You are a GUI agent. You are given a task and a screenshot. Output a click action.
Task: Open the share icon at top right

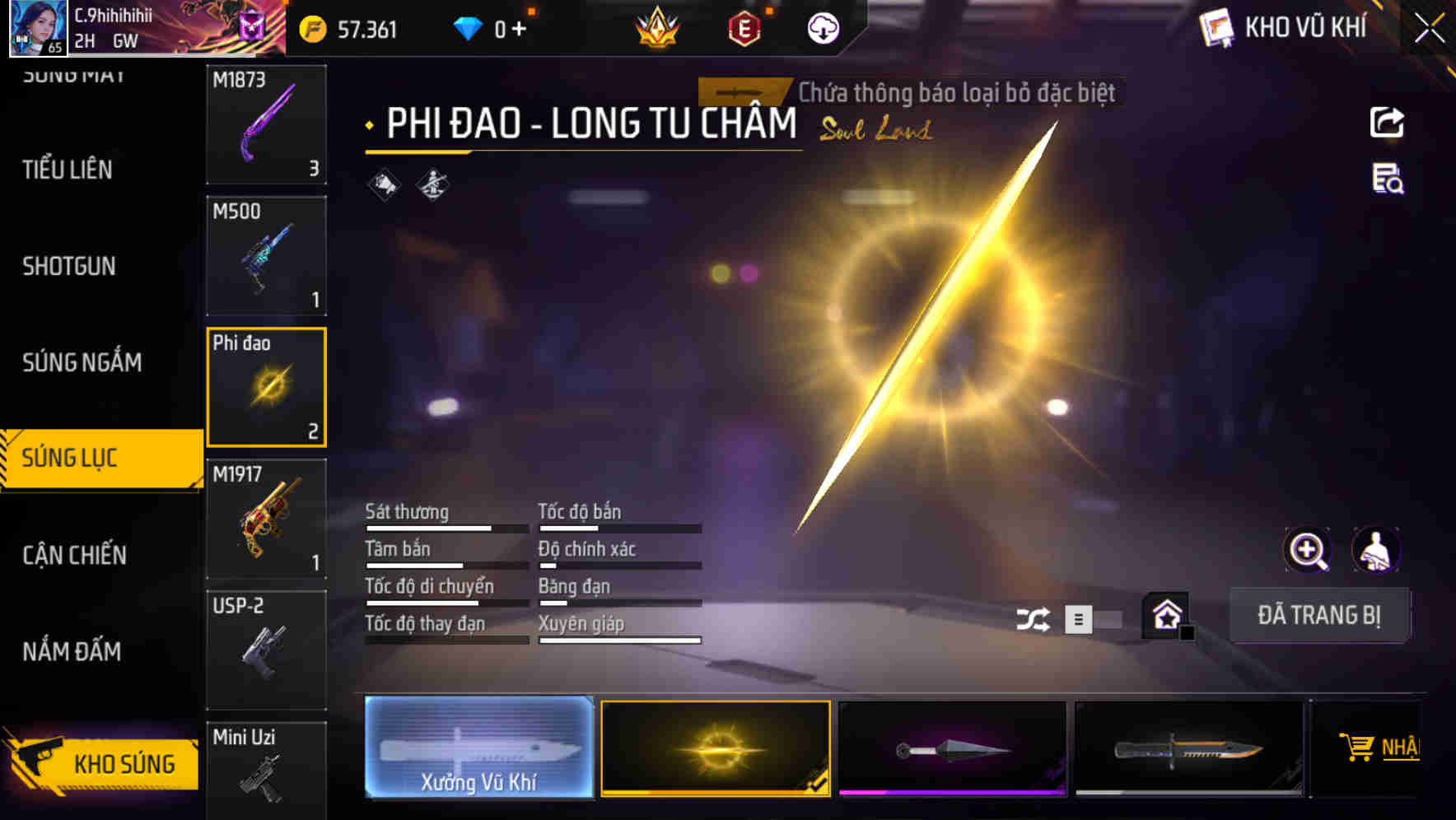pyautogui.click(x=1387, y=122)
